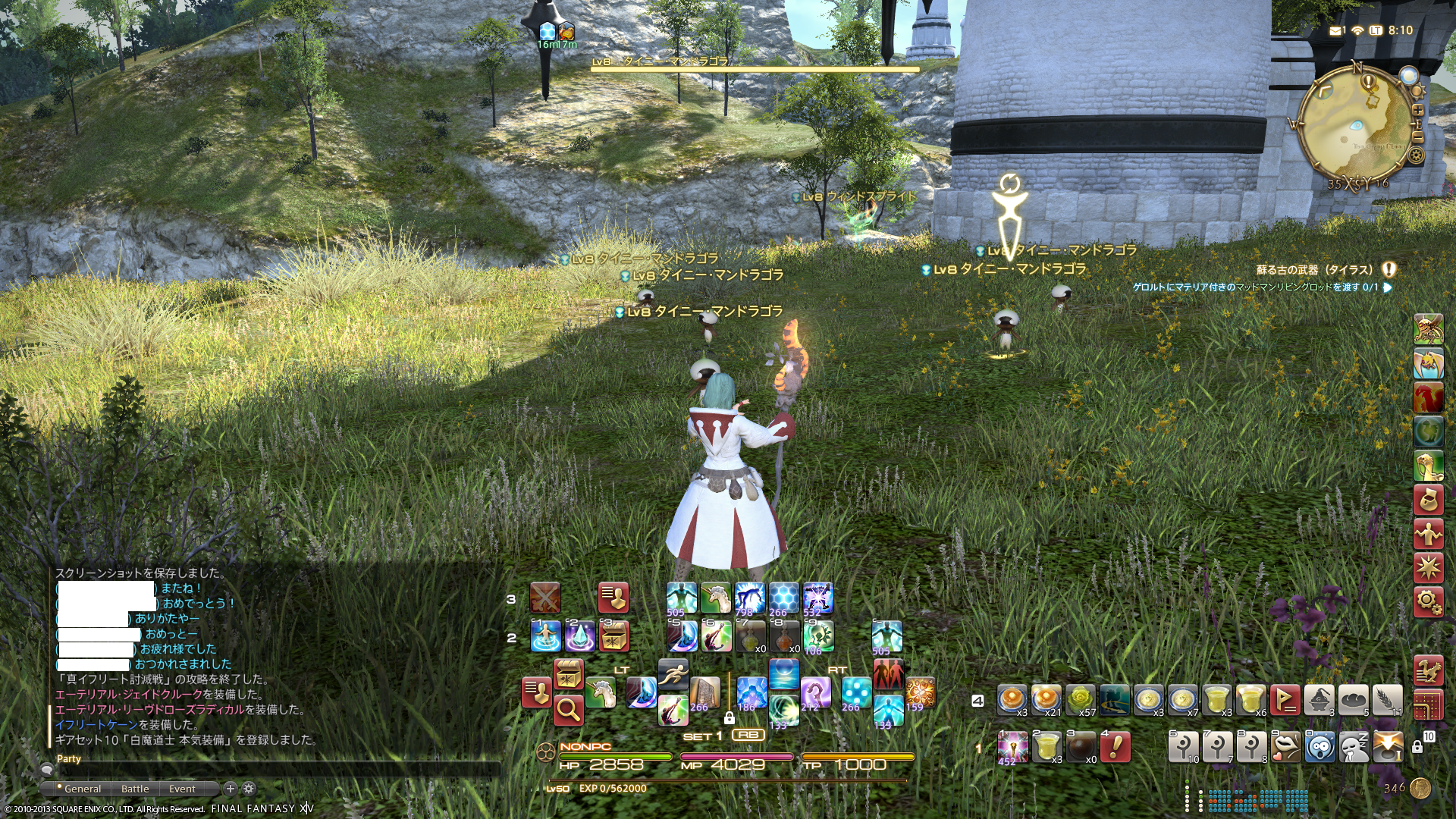Switch to the General chat tab

point(82,789)
